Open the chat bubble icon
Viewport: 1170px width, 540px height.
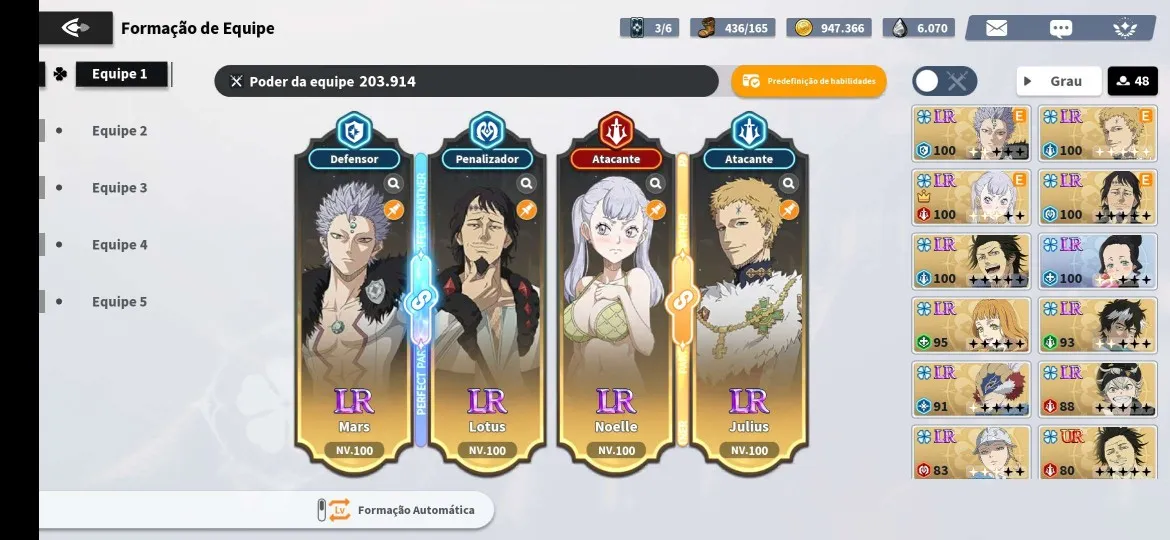[x=1061, y=28]
